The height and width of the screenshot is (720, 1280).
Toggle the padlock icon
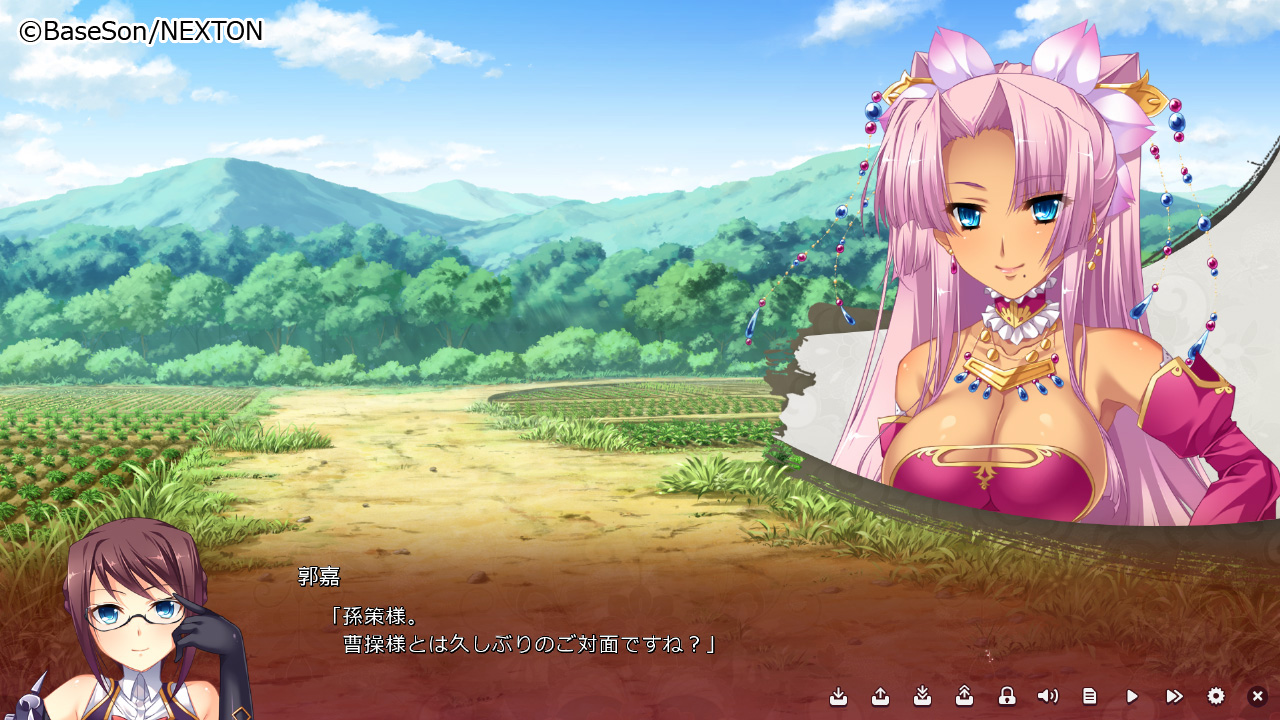point(1007,696)
